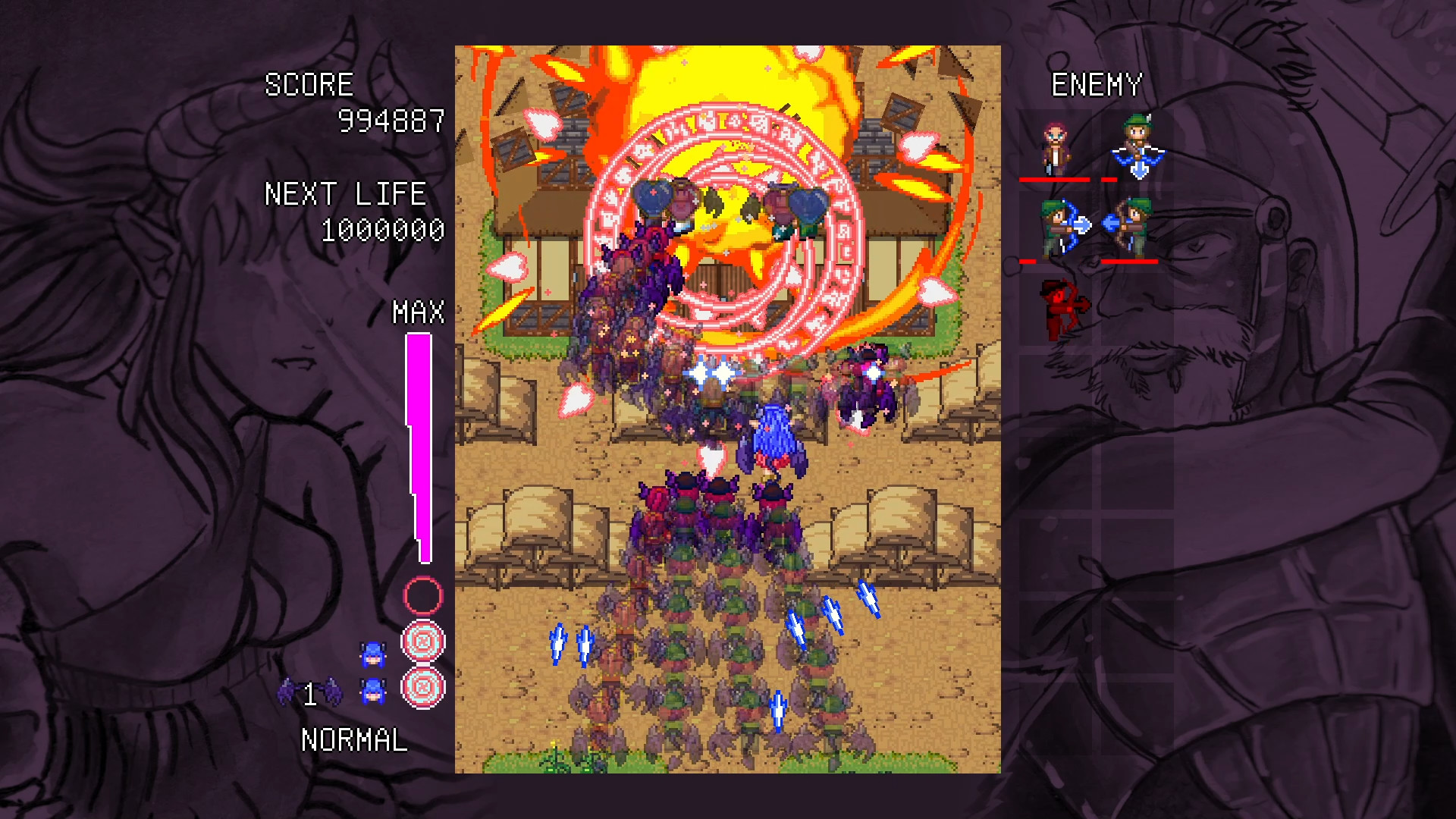Expand the ENEMY panel header

[1097, 84]
